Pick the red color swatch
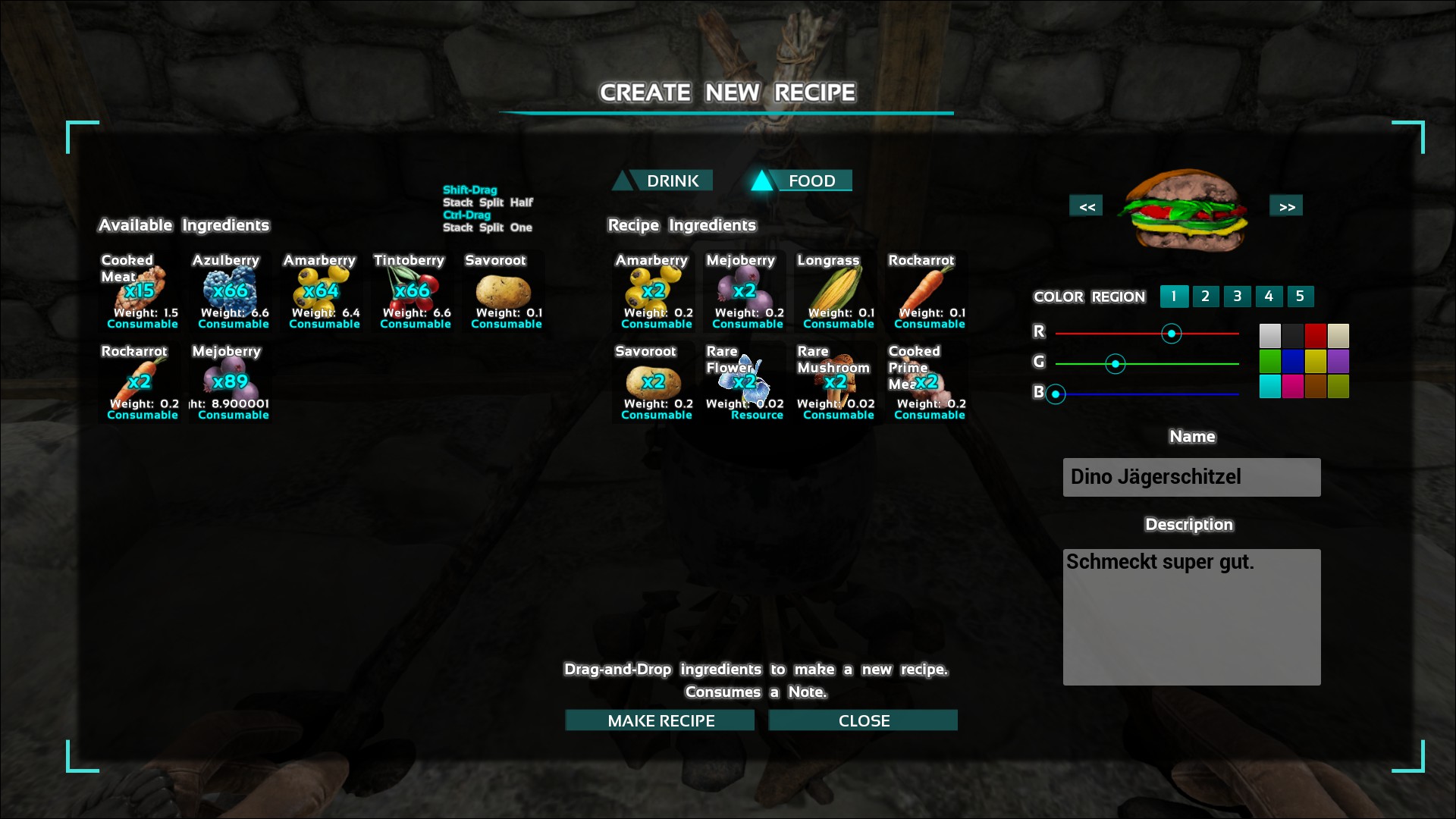The image size is (1456, 819). click(x=1315, y=335)
